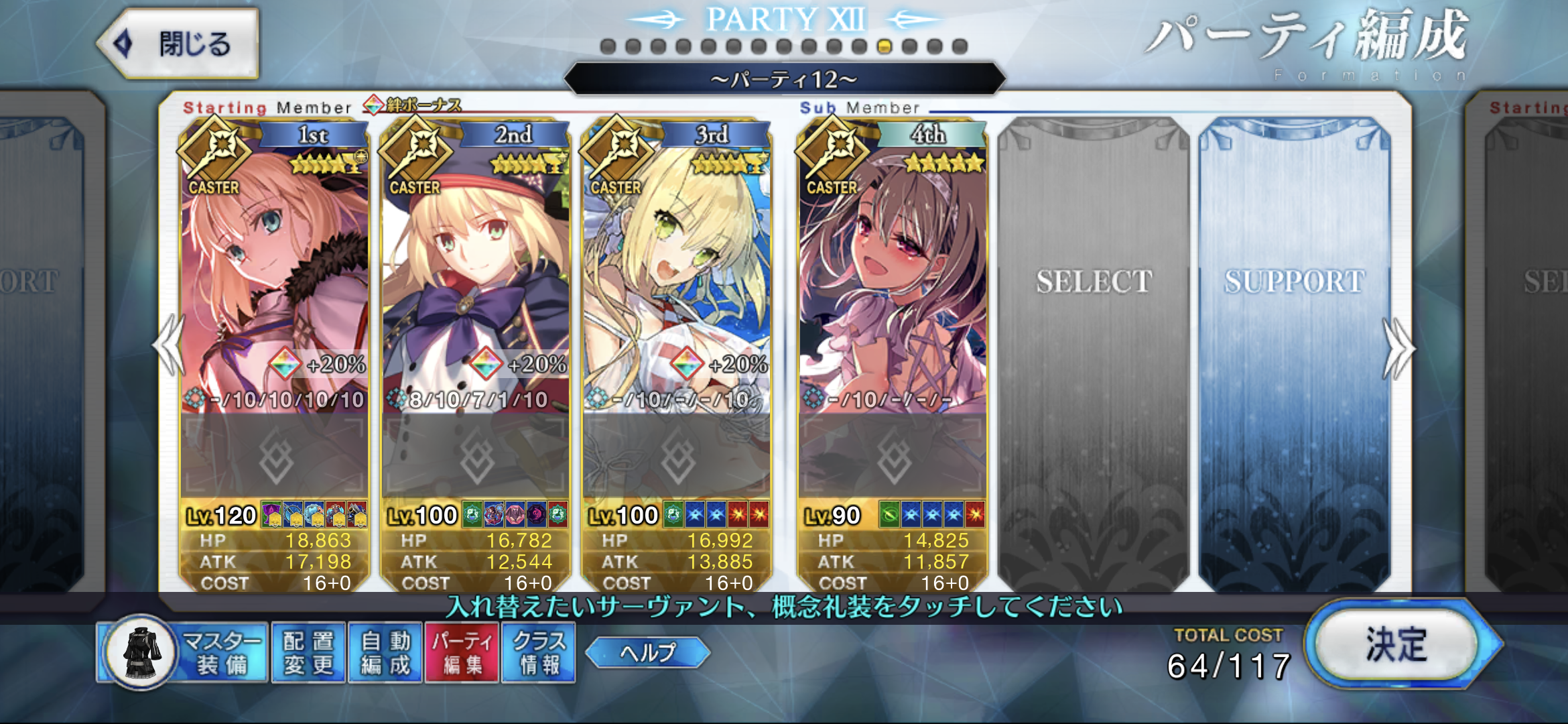Select the 3rd slot Lv.100 Caster card
Screen dimensions: 1568x724
pyautogui.click(x=677, y=282)
